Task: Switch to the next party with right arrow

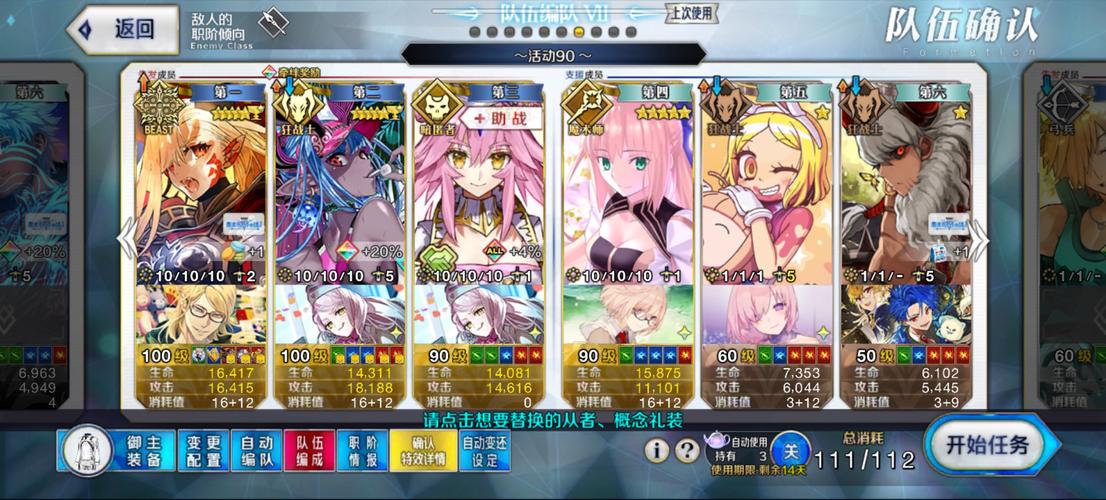Action: 980,240
